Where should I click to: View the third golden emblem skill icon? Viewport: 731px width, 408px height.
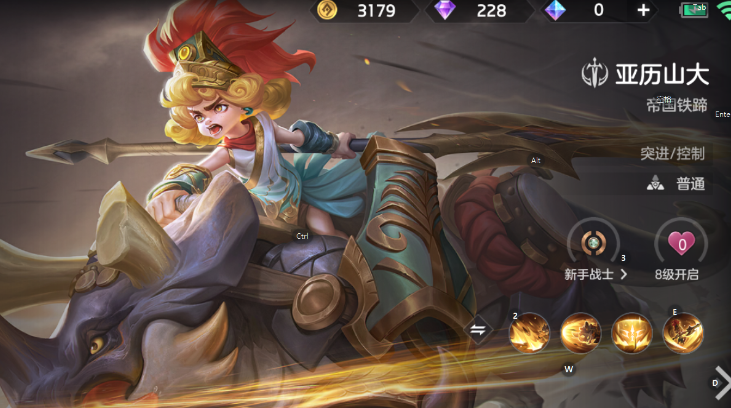[x=632, y=333]
